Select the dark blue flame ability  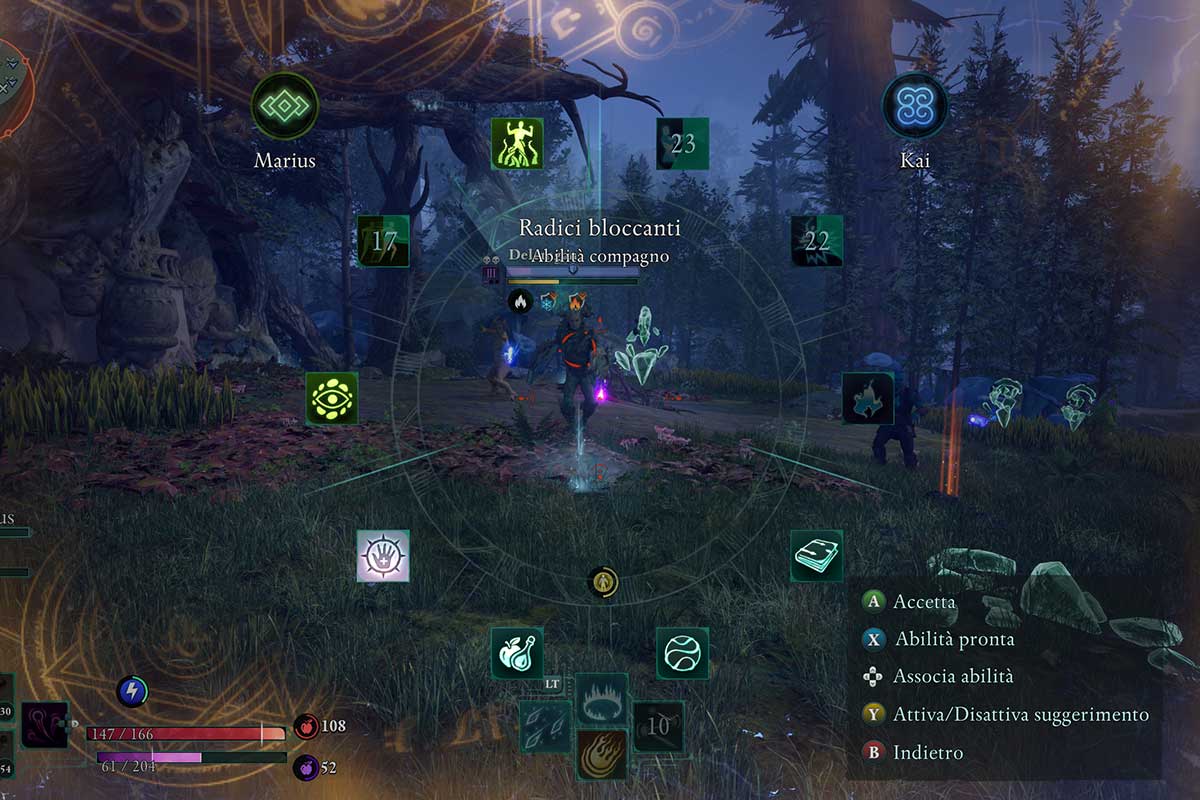click(867, 398)
